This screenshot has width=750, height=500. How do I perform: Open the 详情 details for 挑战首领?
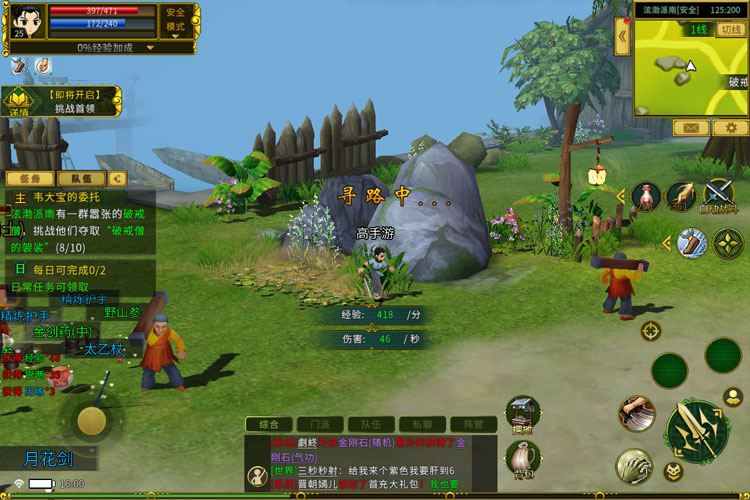click(x=19, y=102)
